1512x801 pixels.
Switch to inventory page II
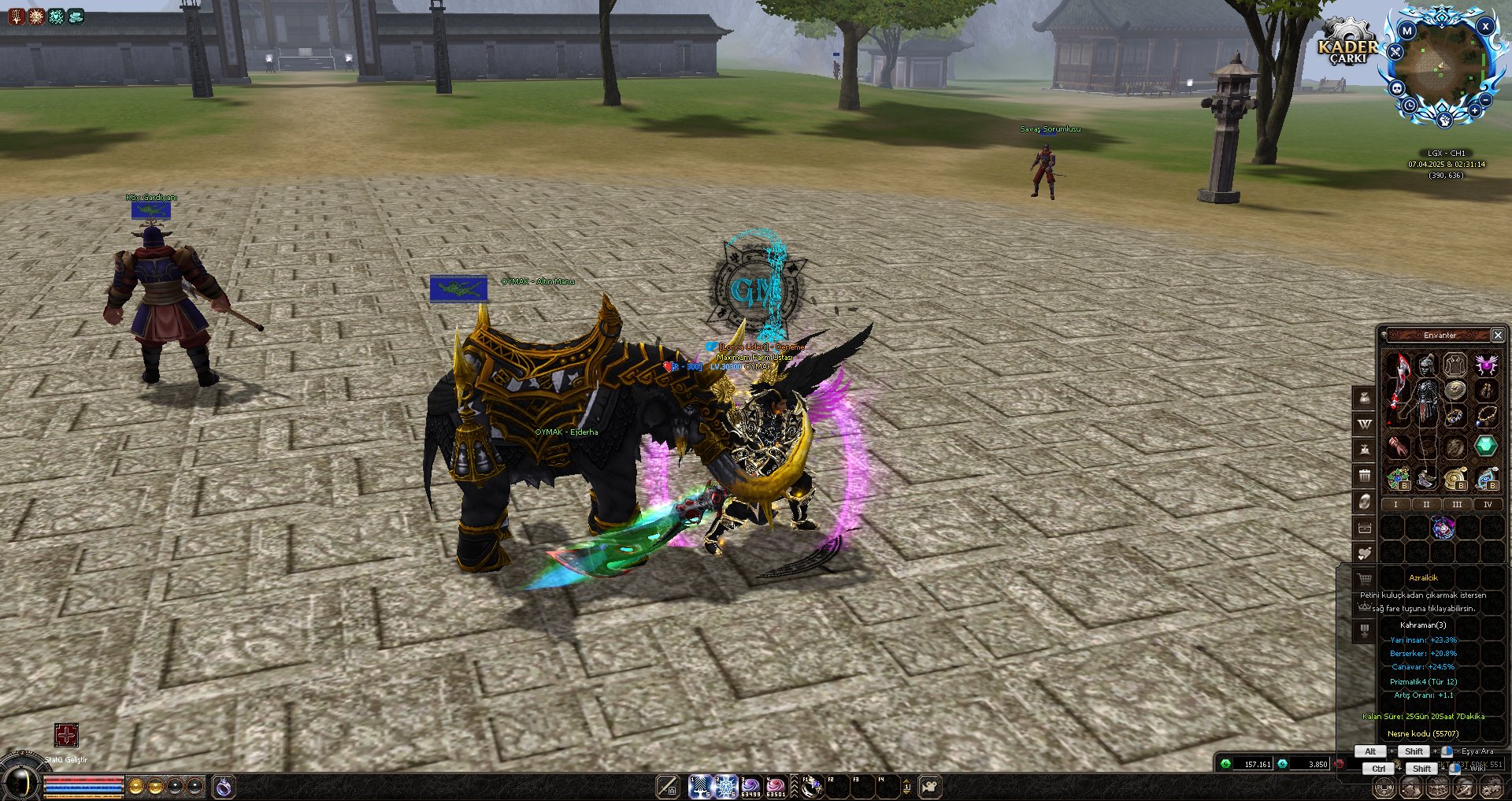tap(1425, 505)
